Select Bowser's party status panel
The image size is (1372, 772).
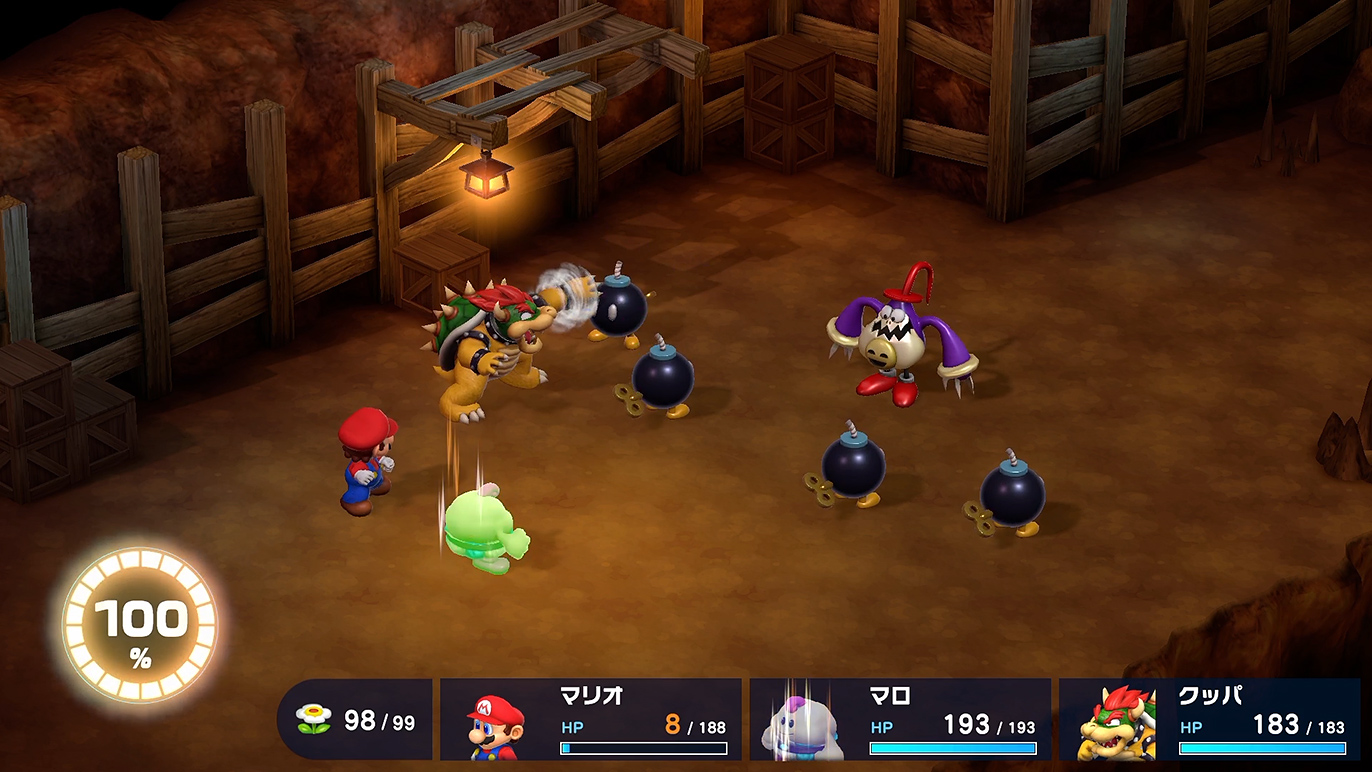(x=1209, y=720)
